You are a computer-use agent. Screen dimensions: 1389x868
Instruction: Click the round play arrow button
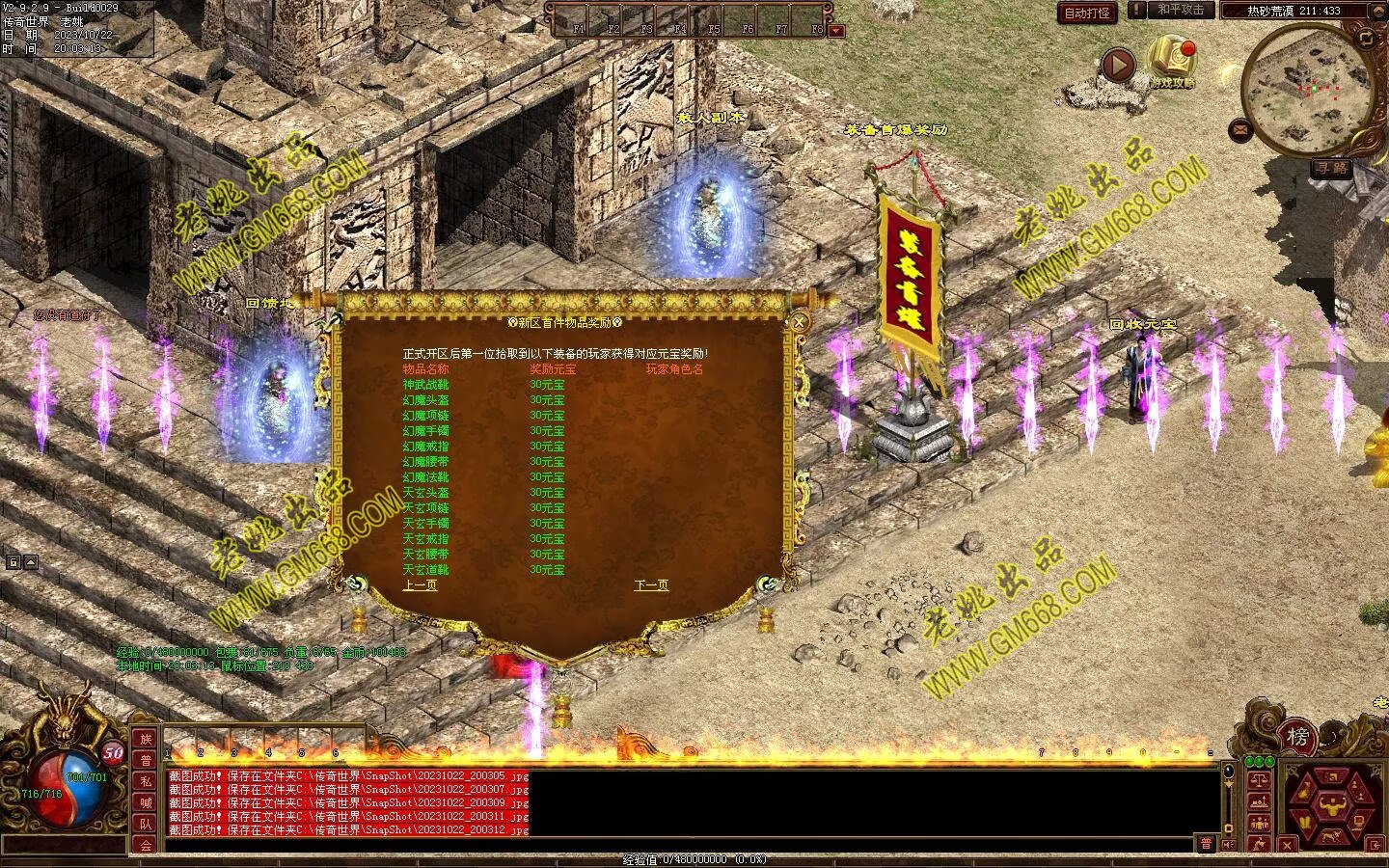coord(1118,66)
